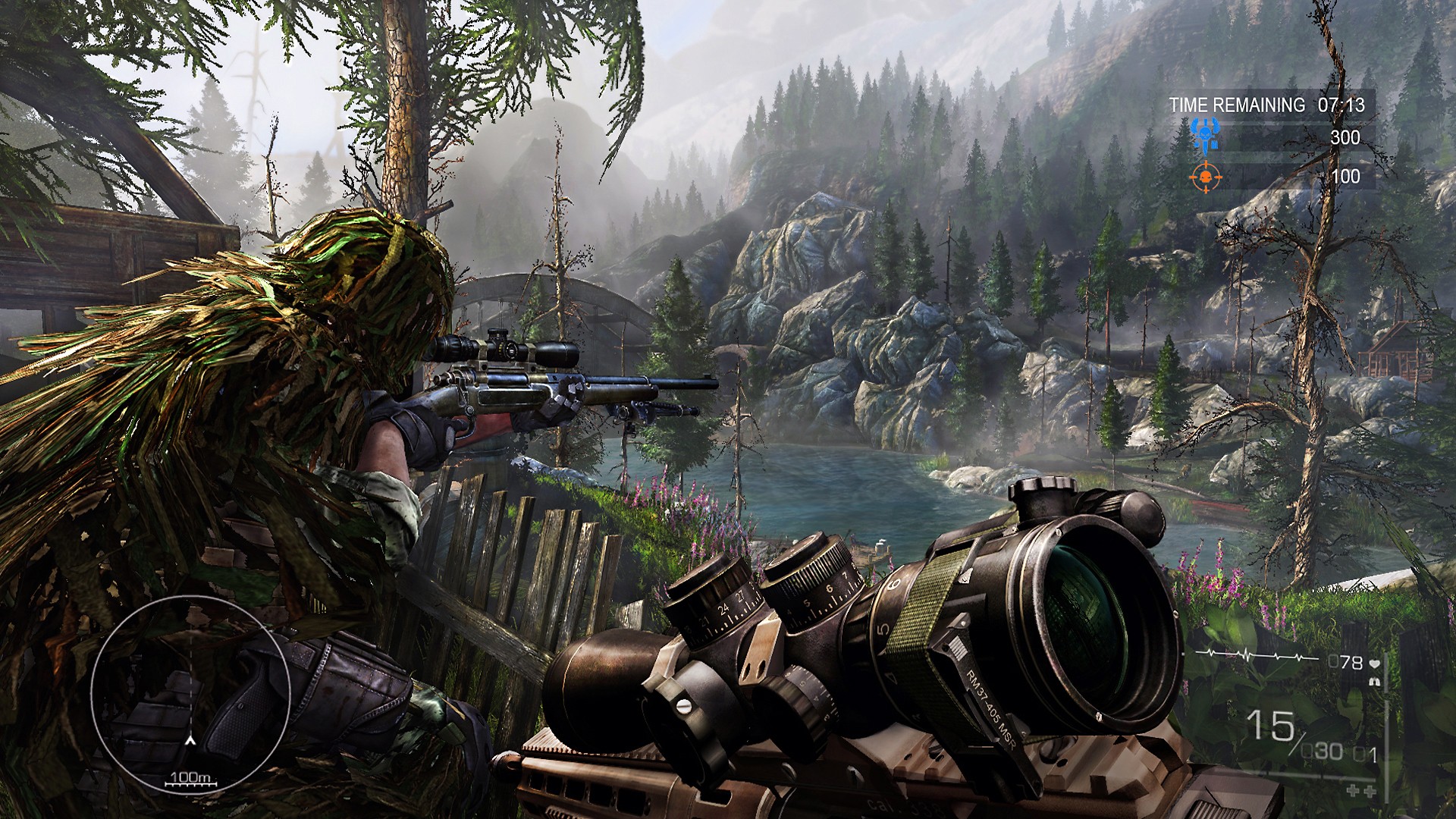Click the circular minimap radar
The width and height of the screenshot is (1456, 819).
point(190,695)
